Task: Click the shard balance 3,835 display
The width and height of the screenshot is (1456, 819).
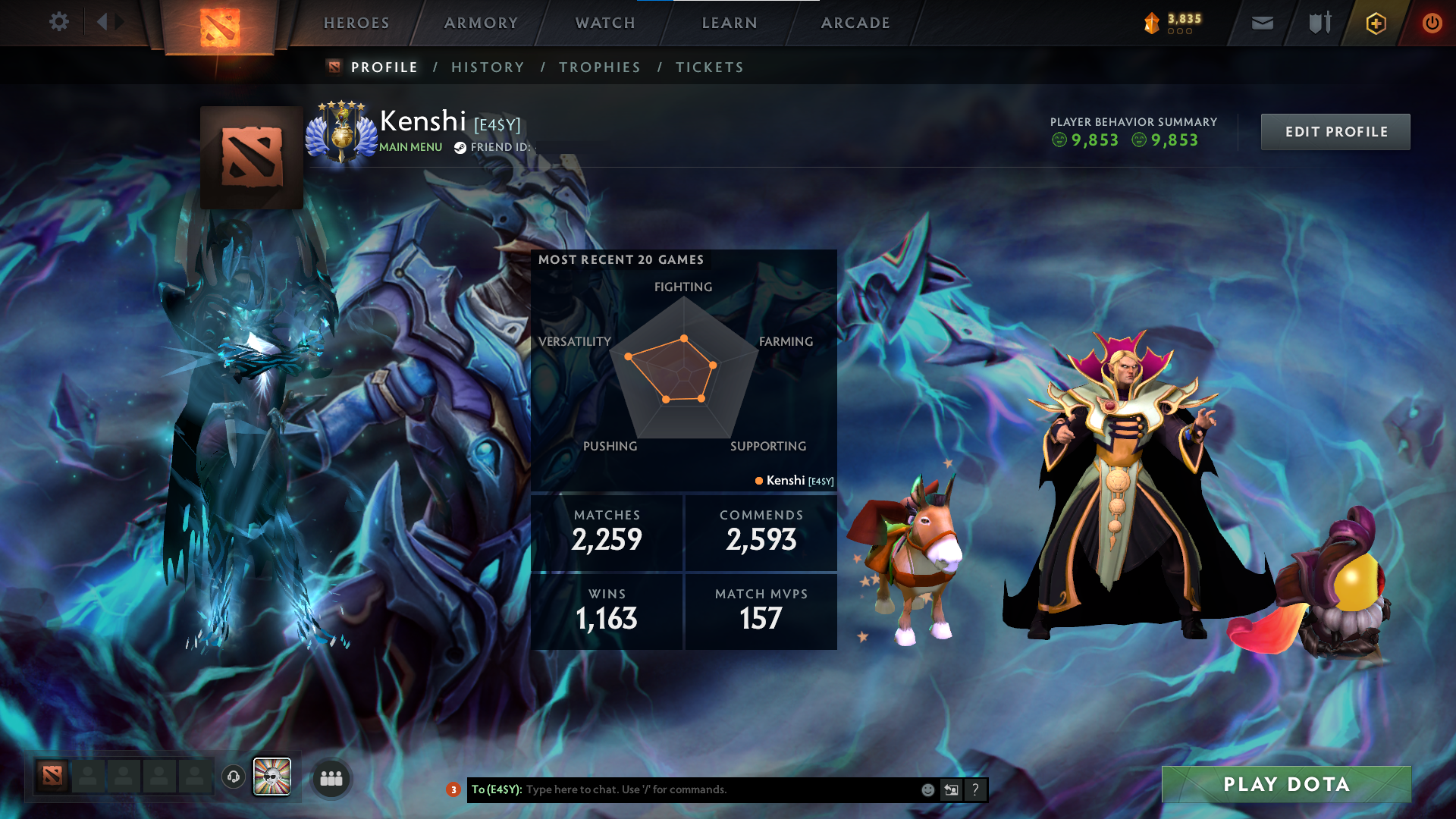Action: (1173, 23)
